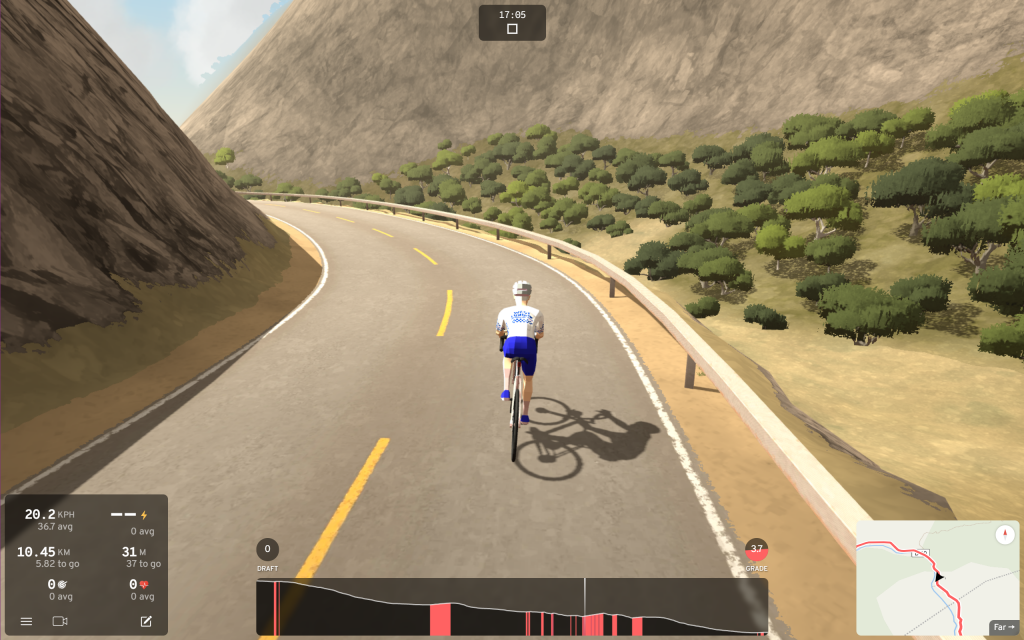Screen dimensions: 1024x640
Task: Click the elevation profile bar
Action: (511, 607)
